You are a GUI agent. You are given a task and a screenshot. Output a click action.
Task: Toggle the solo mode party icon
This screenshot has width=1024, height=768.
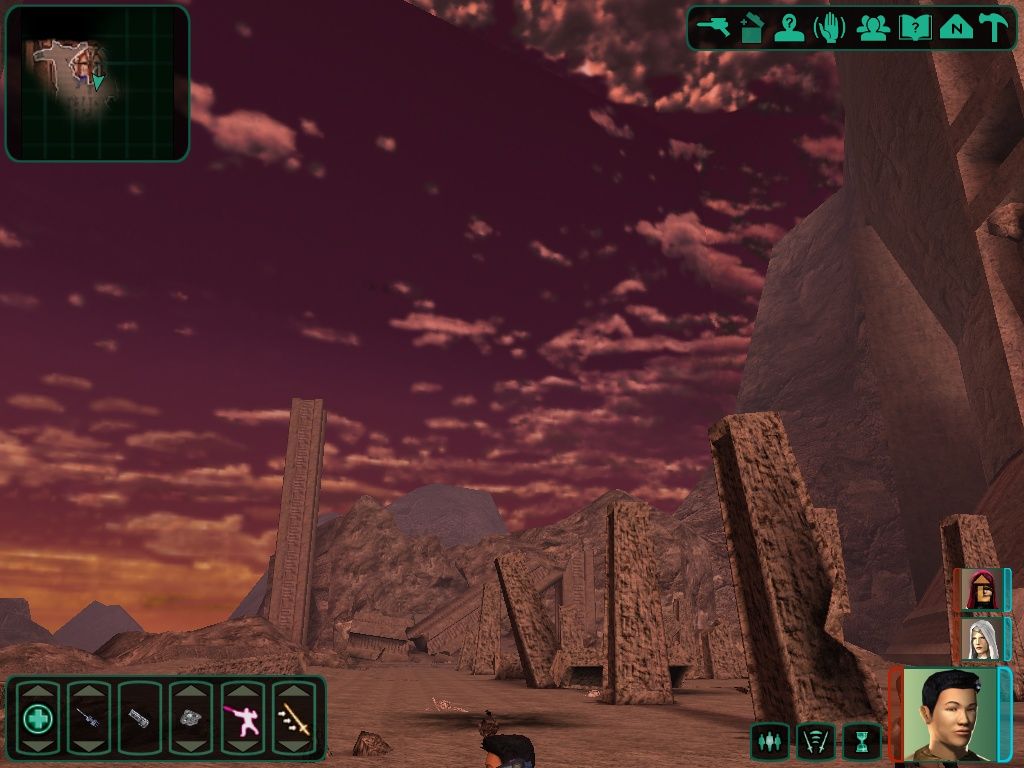pyautogui.click(x=768, y=741)
